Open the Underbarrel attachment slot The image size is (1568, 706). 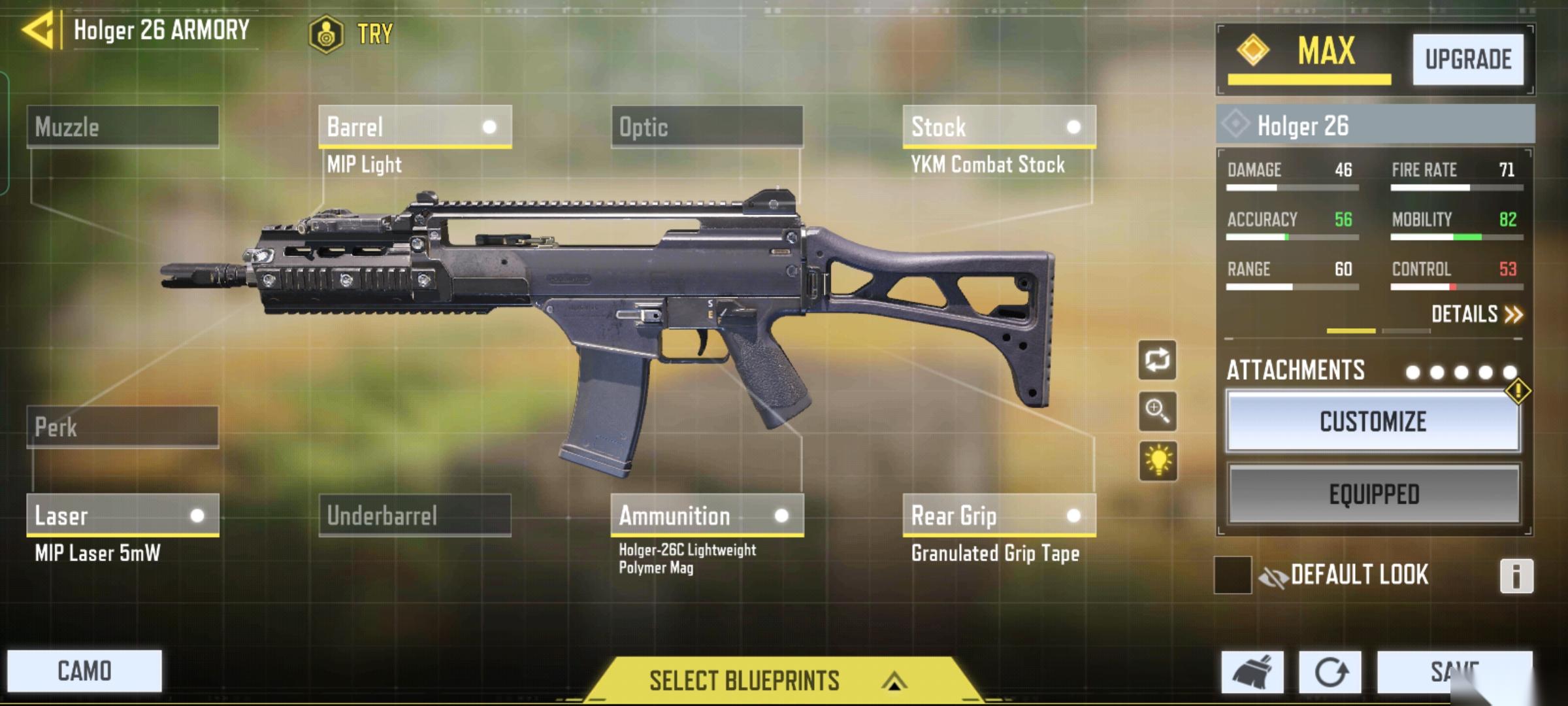(x=415, y=515)
